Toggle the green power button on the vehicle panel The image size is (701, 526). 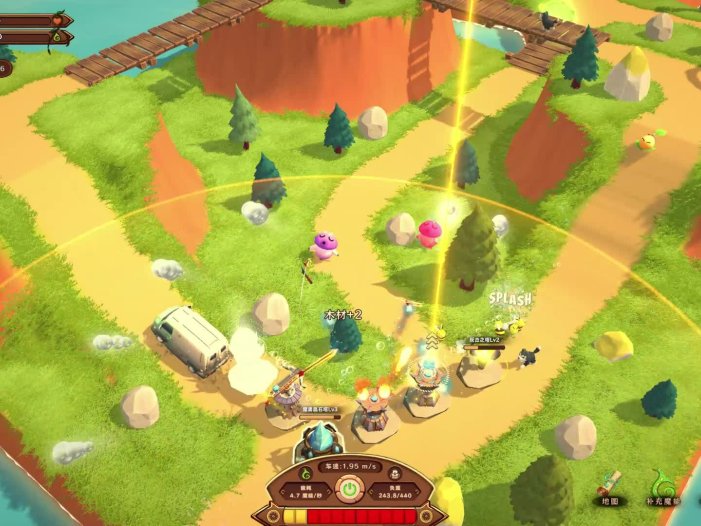(349, 489)
